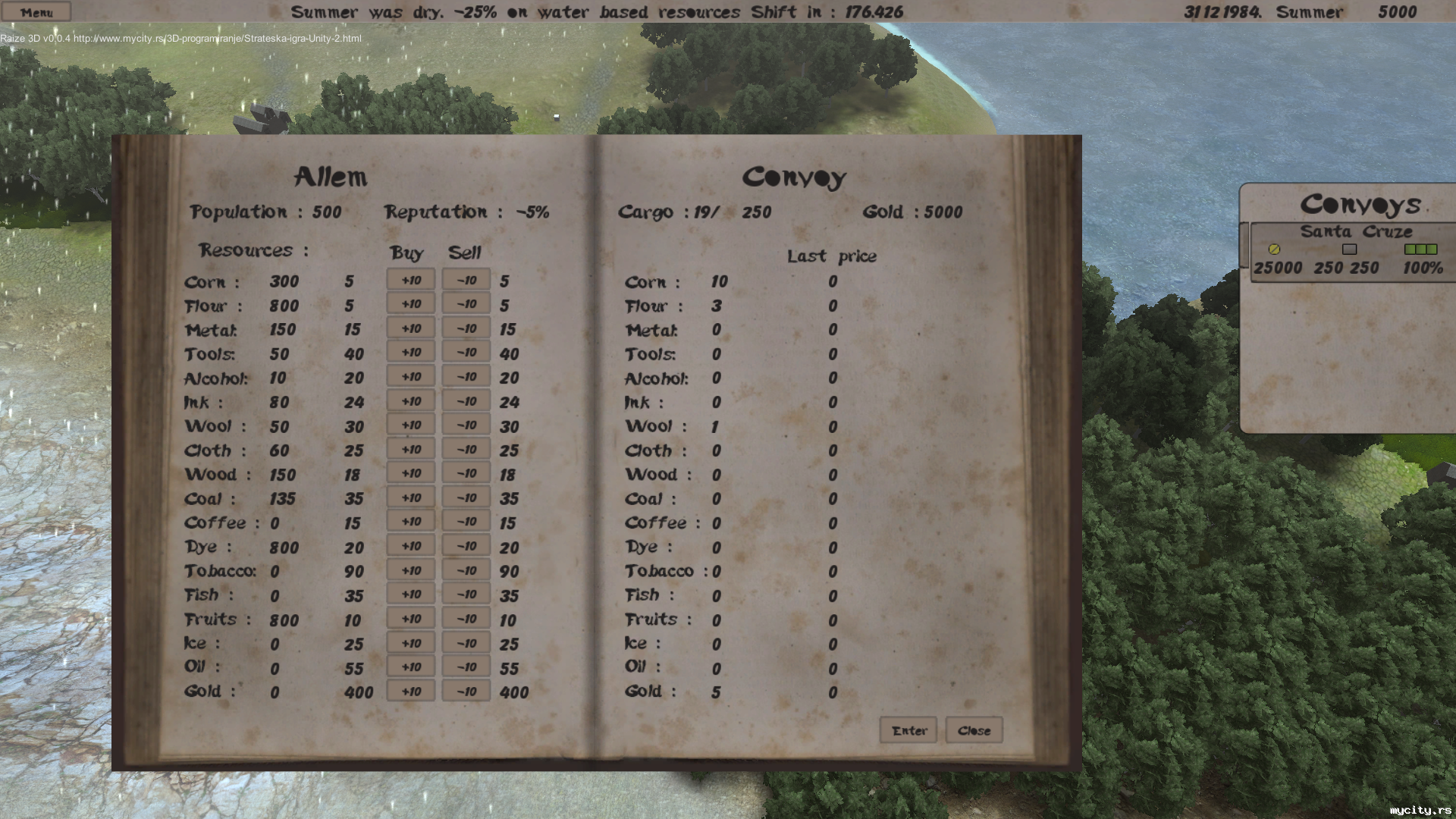This screenshot has width=1456, height=819.
Task: Buy 10 Dye
Action: click(x=410, y=546)
